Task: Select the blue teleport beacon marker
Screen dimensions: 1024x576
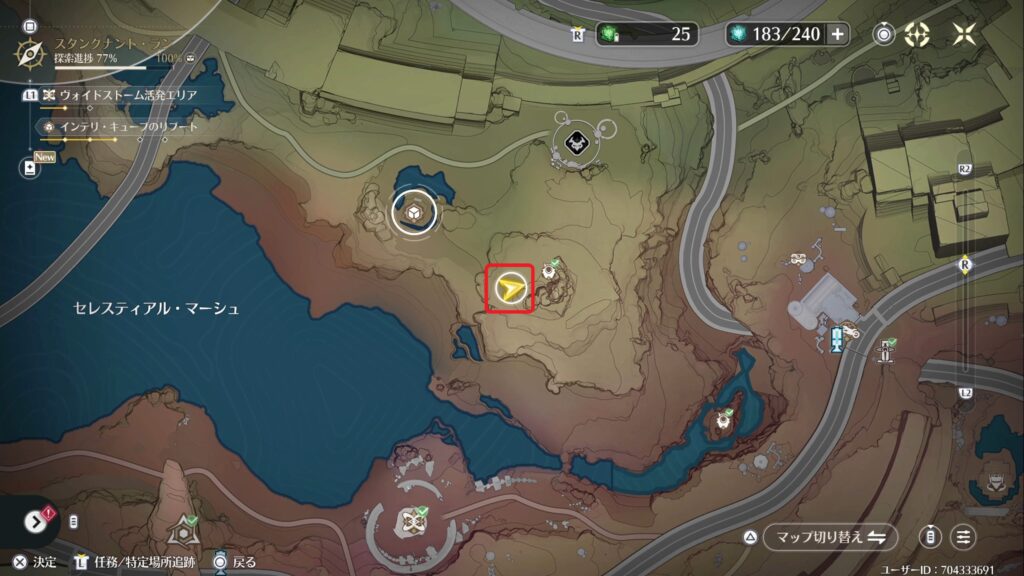Action: [x=836, y=338]
